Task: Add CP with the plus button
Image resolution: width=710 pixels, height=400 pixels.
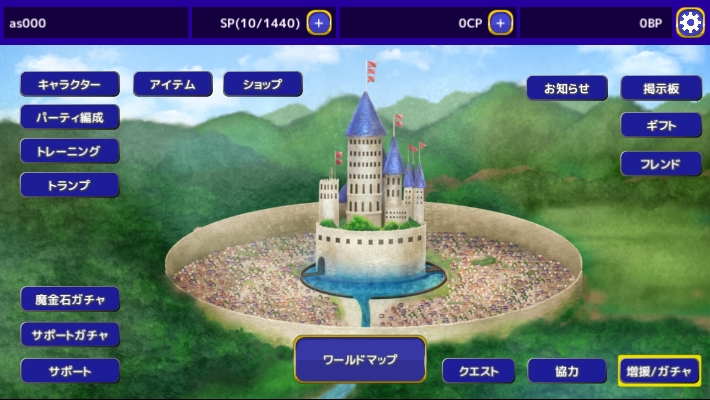Action: click(500, 22)
